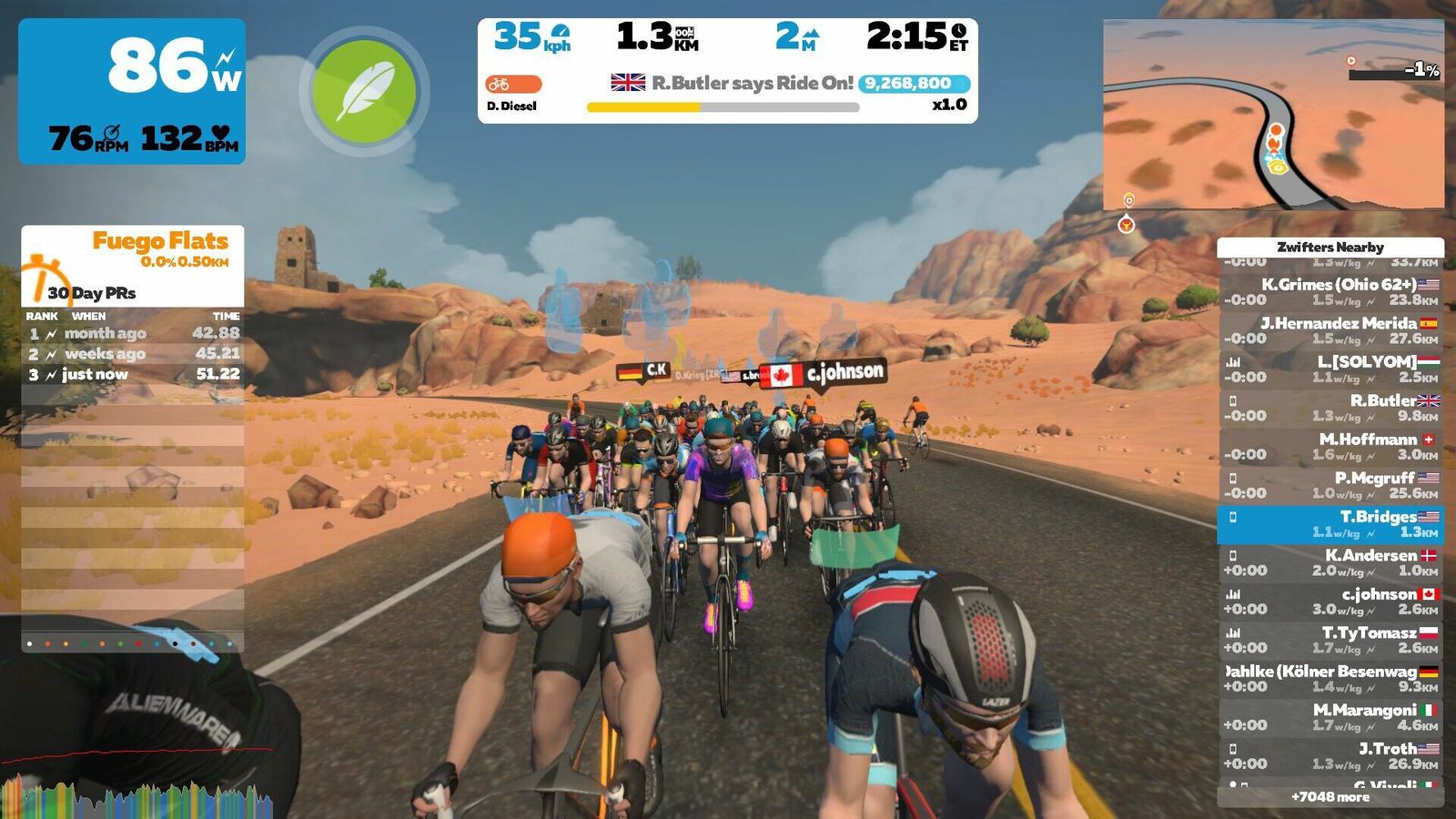
Task: Select P.Mcgruff rider row
Action: pos(1330,485)
